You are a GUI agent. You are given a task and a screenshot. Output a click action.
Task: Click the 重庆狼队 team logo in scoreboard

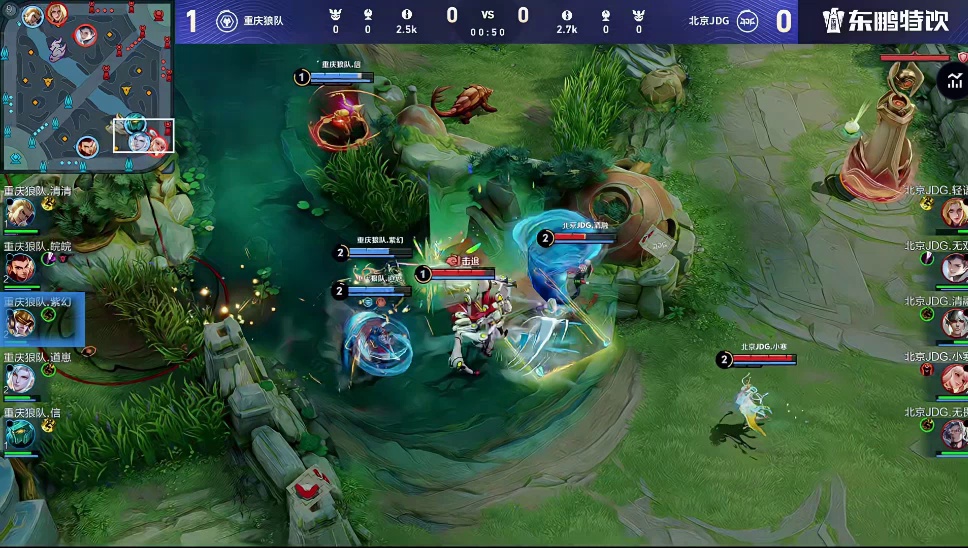pyautogui.click(x=227, y=21)
